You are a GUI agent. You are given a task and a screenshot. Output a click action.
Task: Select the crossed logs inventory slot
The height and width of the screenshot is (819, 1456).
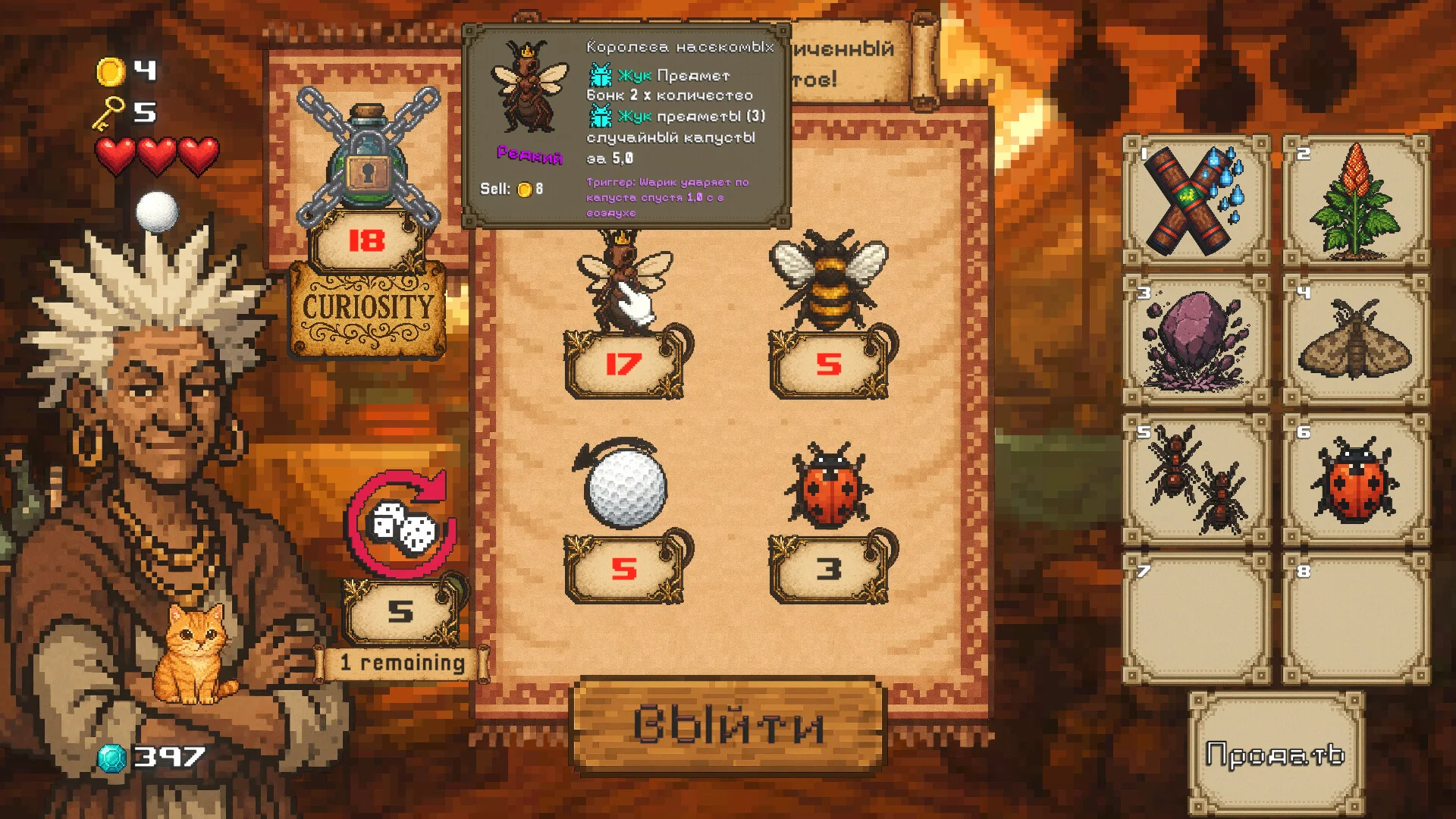1196,201
